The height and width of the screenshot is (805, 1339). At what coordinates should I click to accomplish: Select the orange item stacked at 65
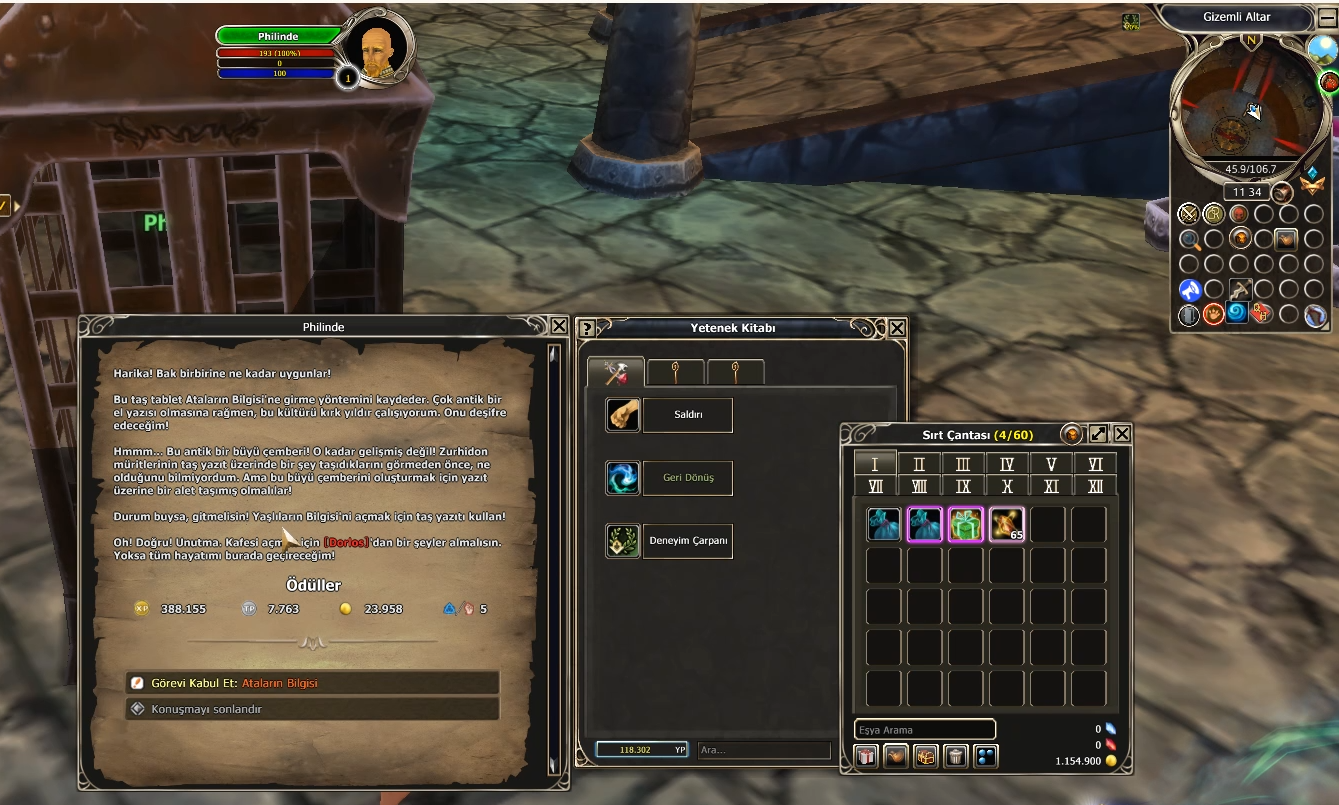(1006, 525)
